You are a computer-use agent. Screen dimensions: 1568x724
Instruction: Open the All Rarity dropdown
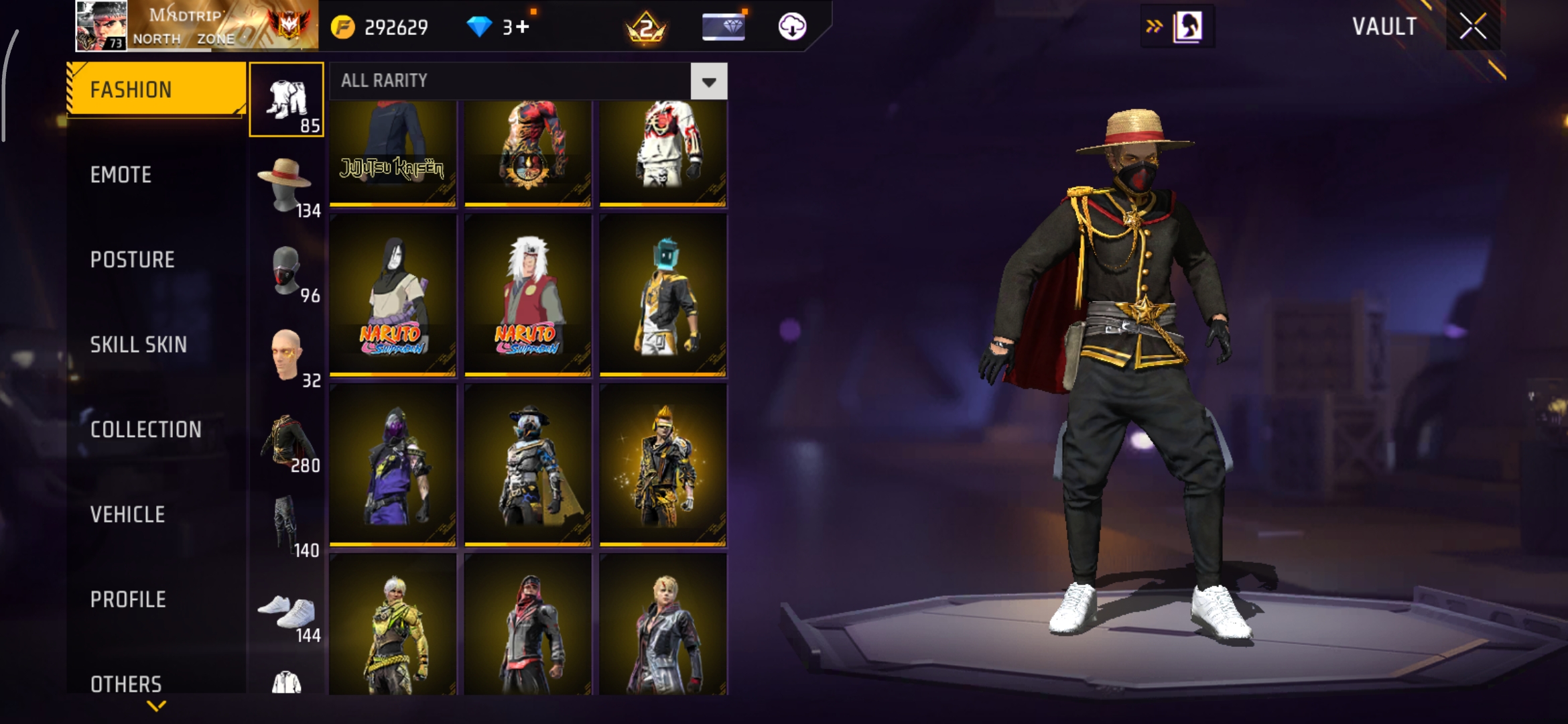click(709, 82)
